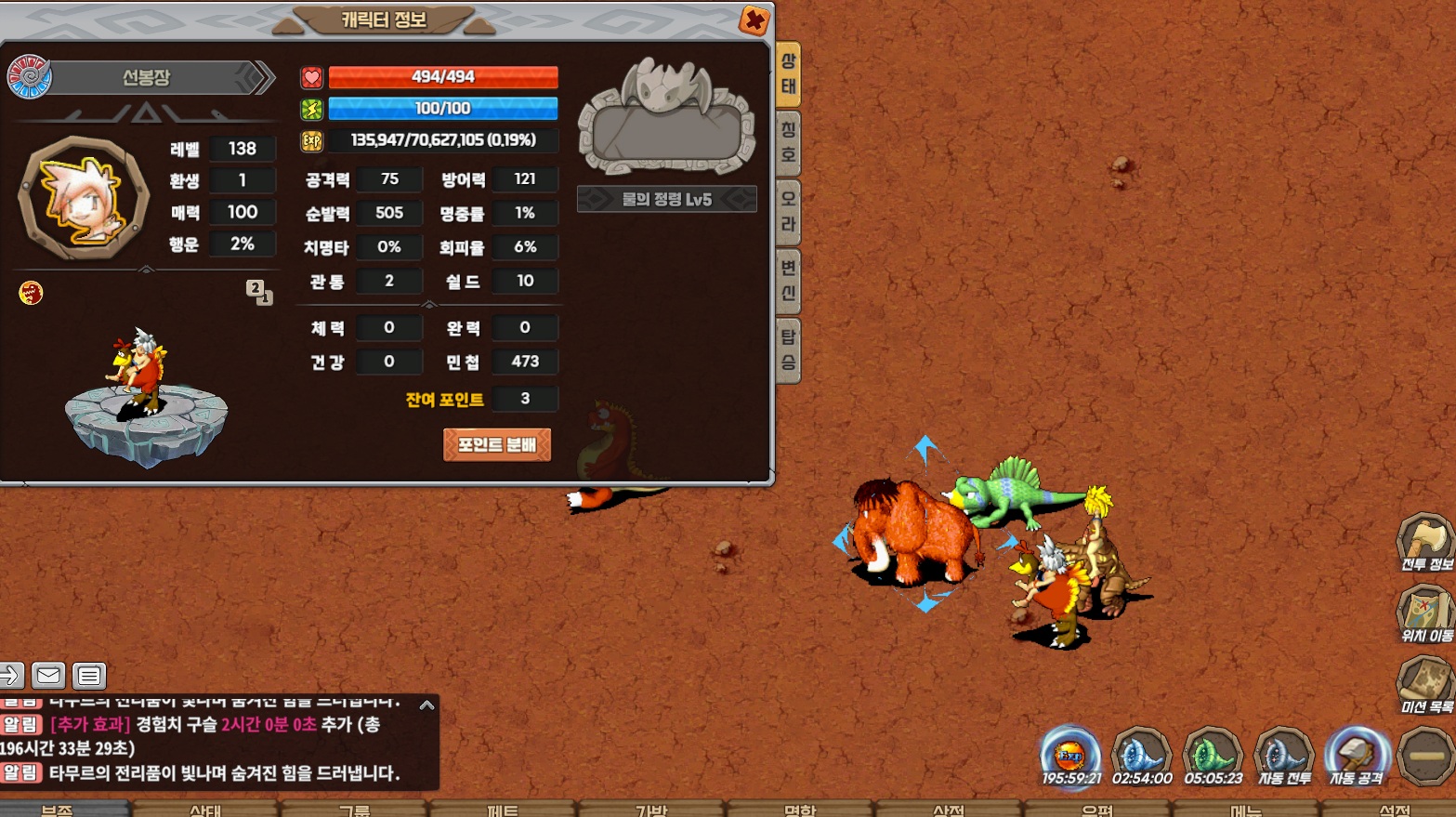The image size is (1456, 817).
Task: Toggle 자동 공격 auto attack
Action: (x=1356, y=756)
